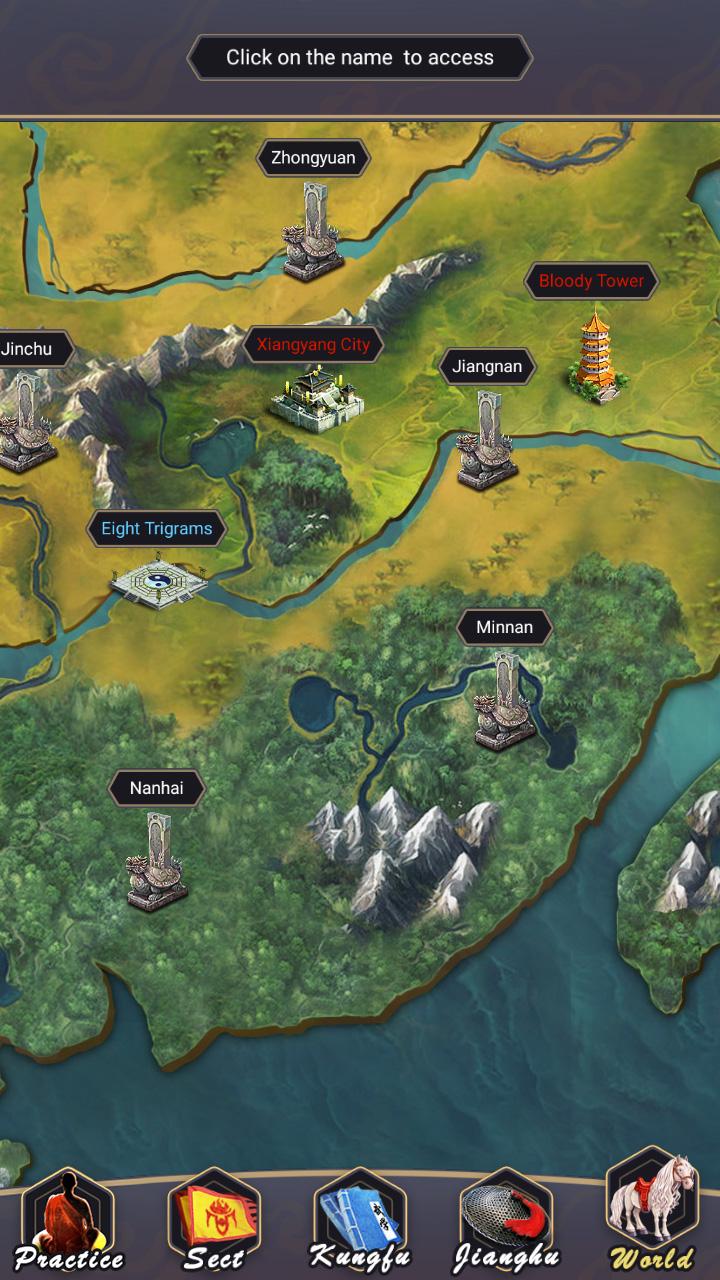Screen dimensions: 720x1280
Task: Go to the Minnan region label
Action: click(x=504, y=628)
